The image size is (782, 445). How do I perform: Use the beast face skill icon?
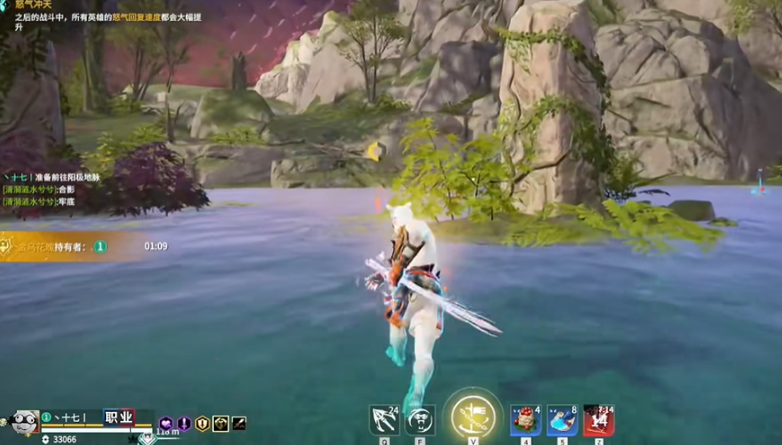pyautogui.click(x=421, y=420)
